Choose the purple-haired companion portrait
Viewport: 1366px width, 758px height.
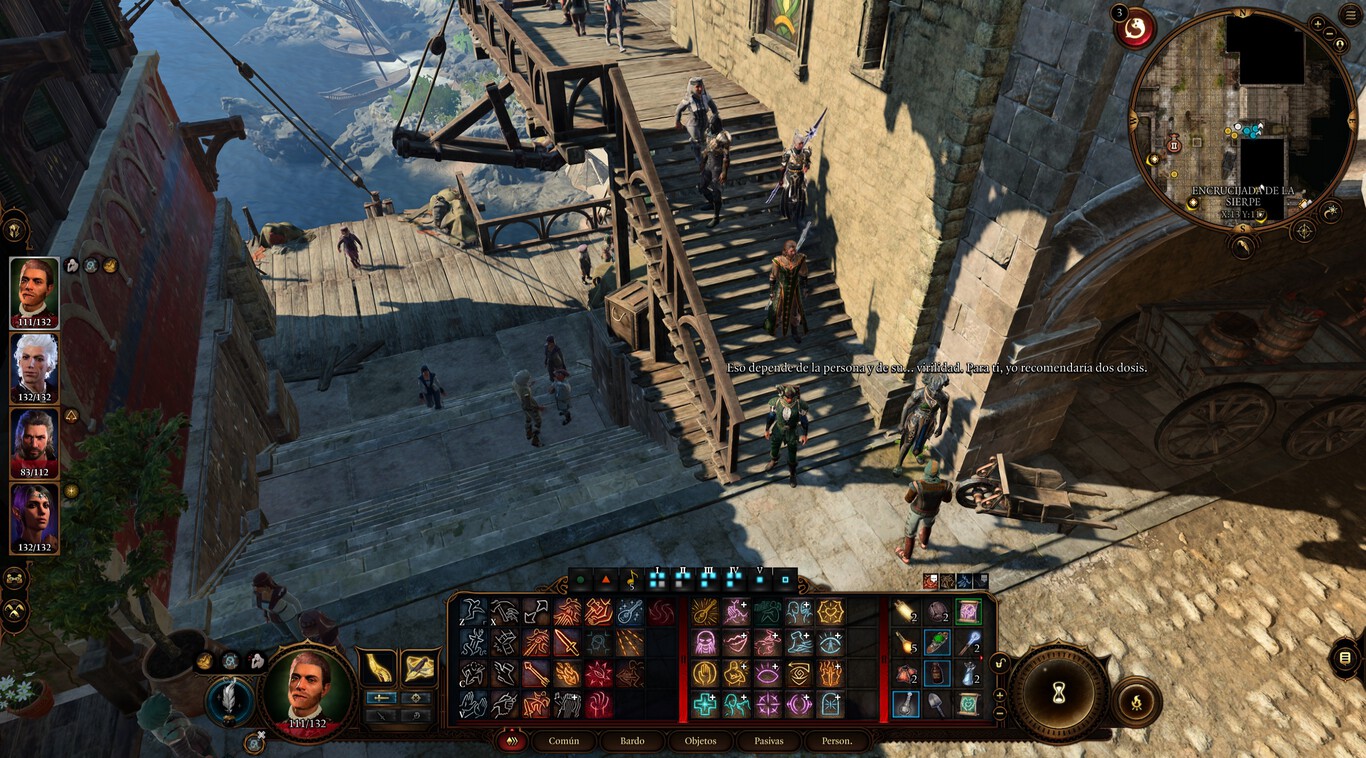click(x=34, y=516)
